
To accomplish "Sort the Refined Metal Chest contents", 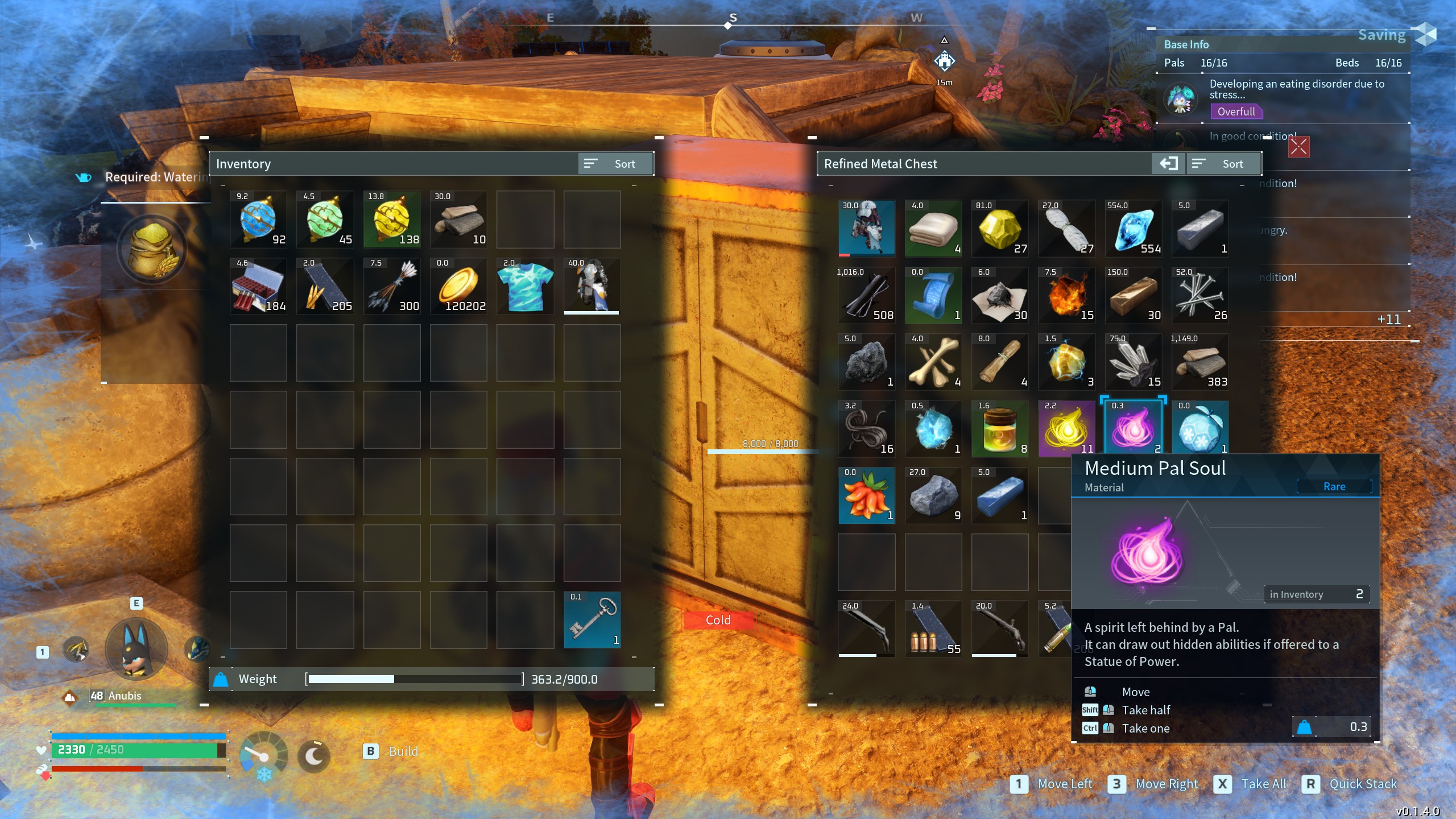I will (1223, 164).
